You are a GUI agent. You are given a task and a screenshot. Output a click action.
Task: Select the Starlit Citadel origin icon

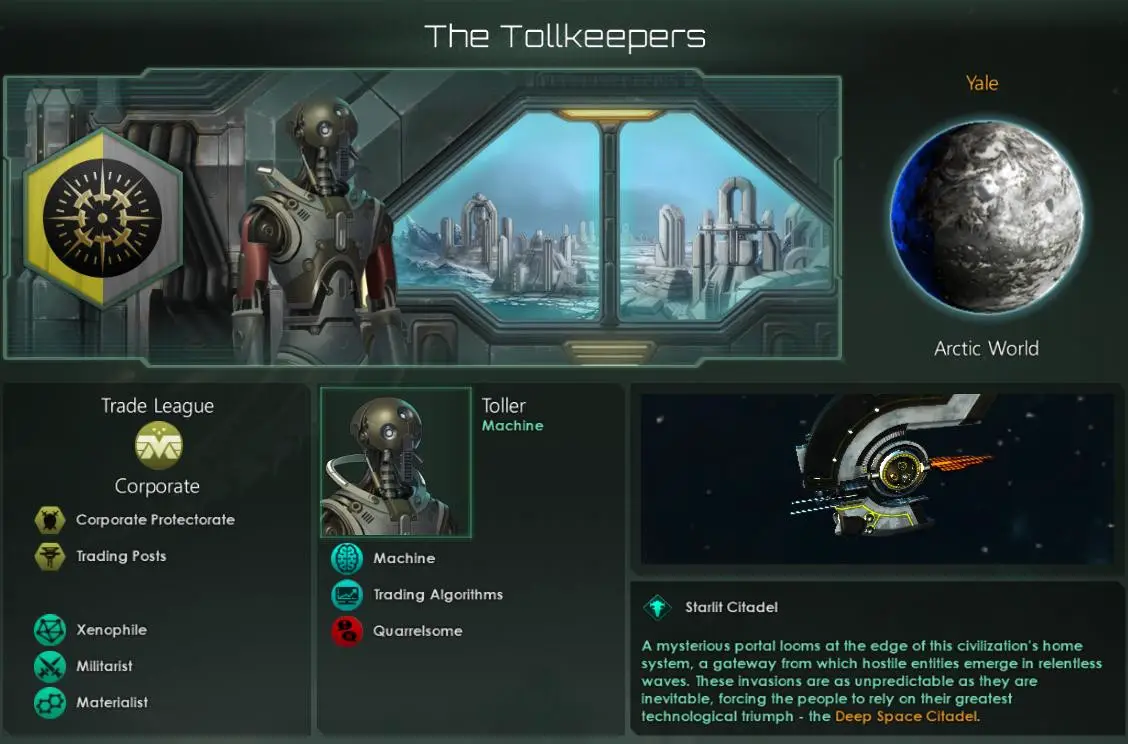(658, 607)
